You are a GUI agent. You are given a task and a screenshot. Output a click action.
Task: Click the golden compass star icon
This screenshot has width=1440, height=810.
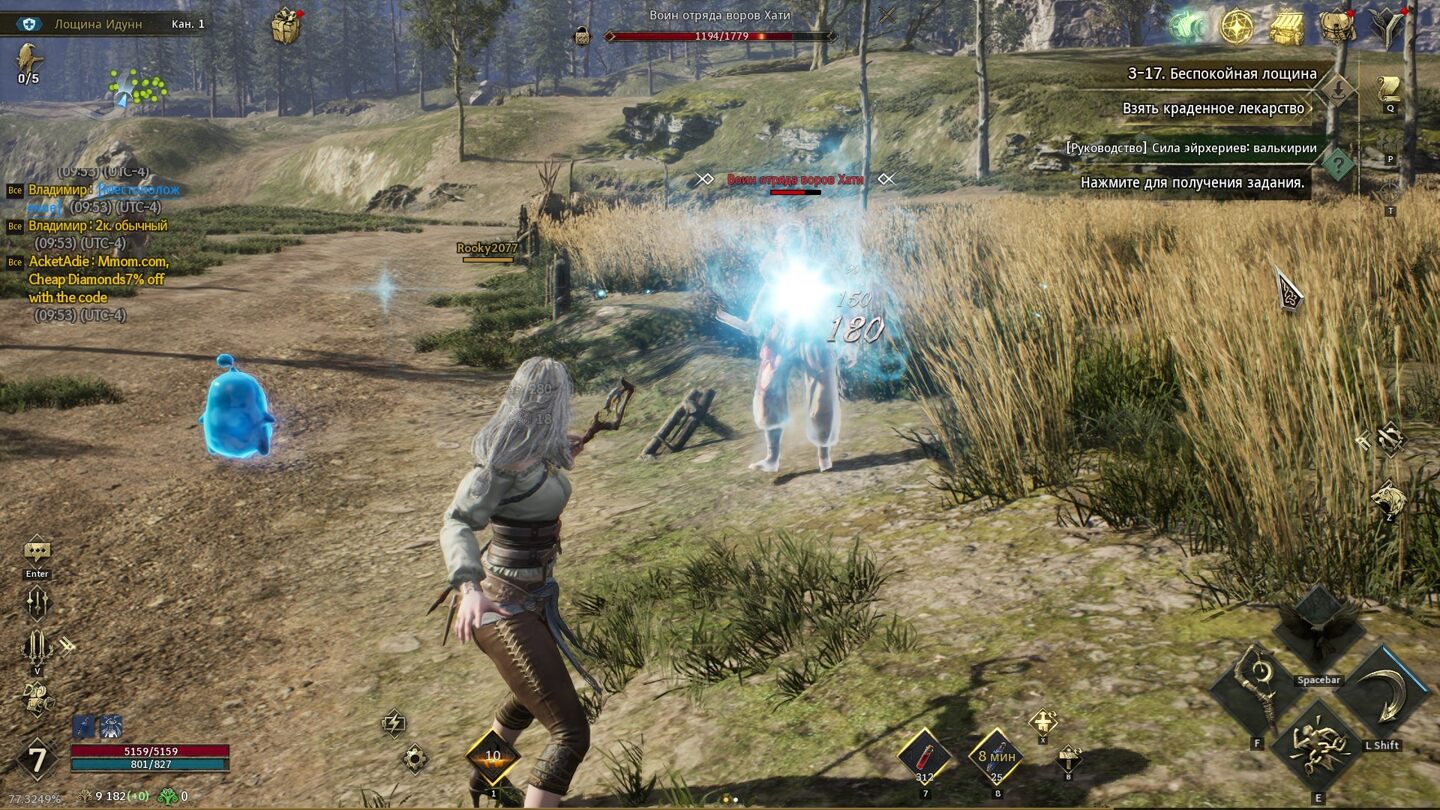point(1237,27)
